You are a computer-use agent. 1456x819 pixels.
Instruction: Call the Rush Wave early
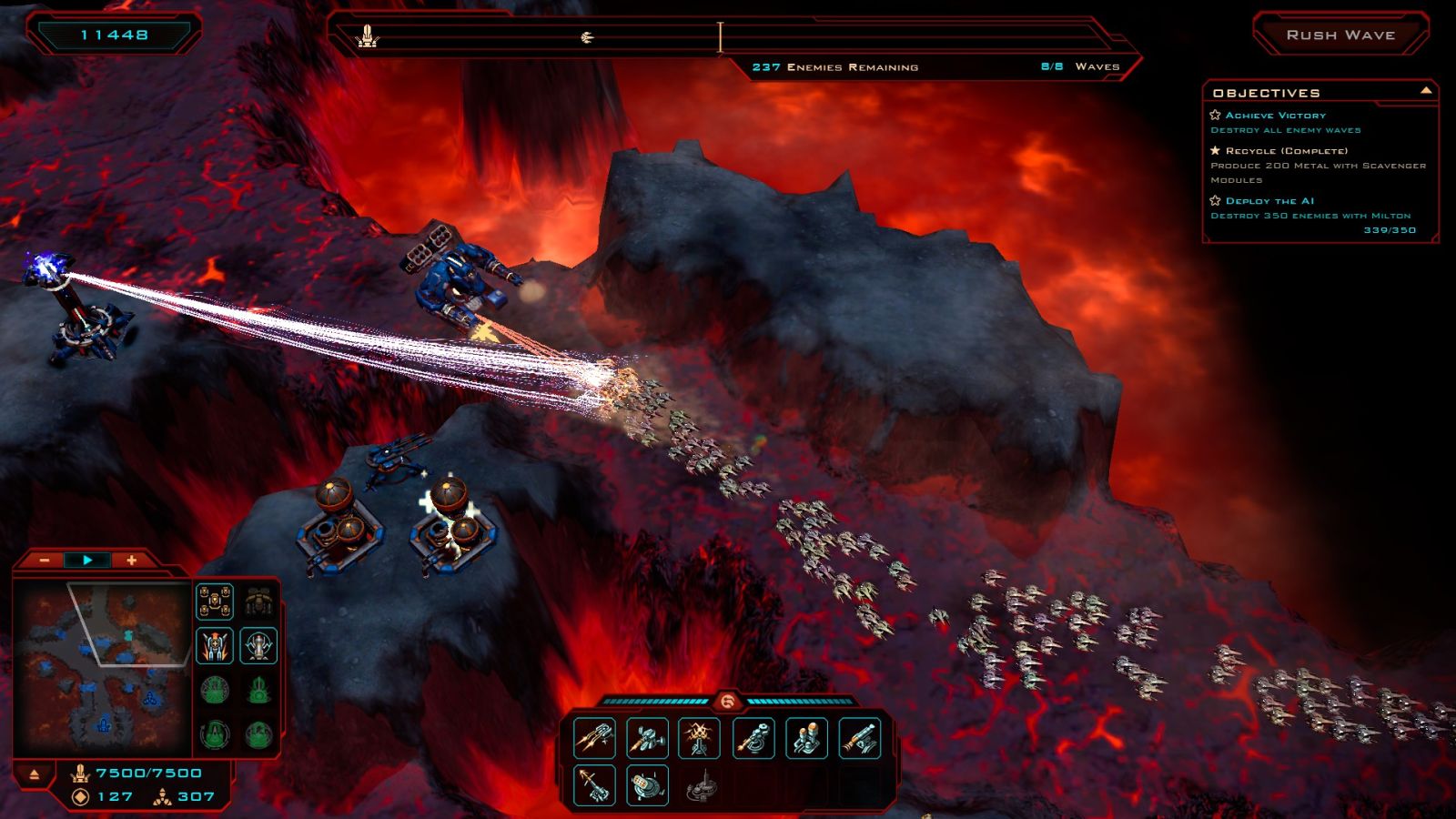[x=1340, y=35]
